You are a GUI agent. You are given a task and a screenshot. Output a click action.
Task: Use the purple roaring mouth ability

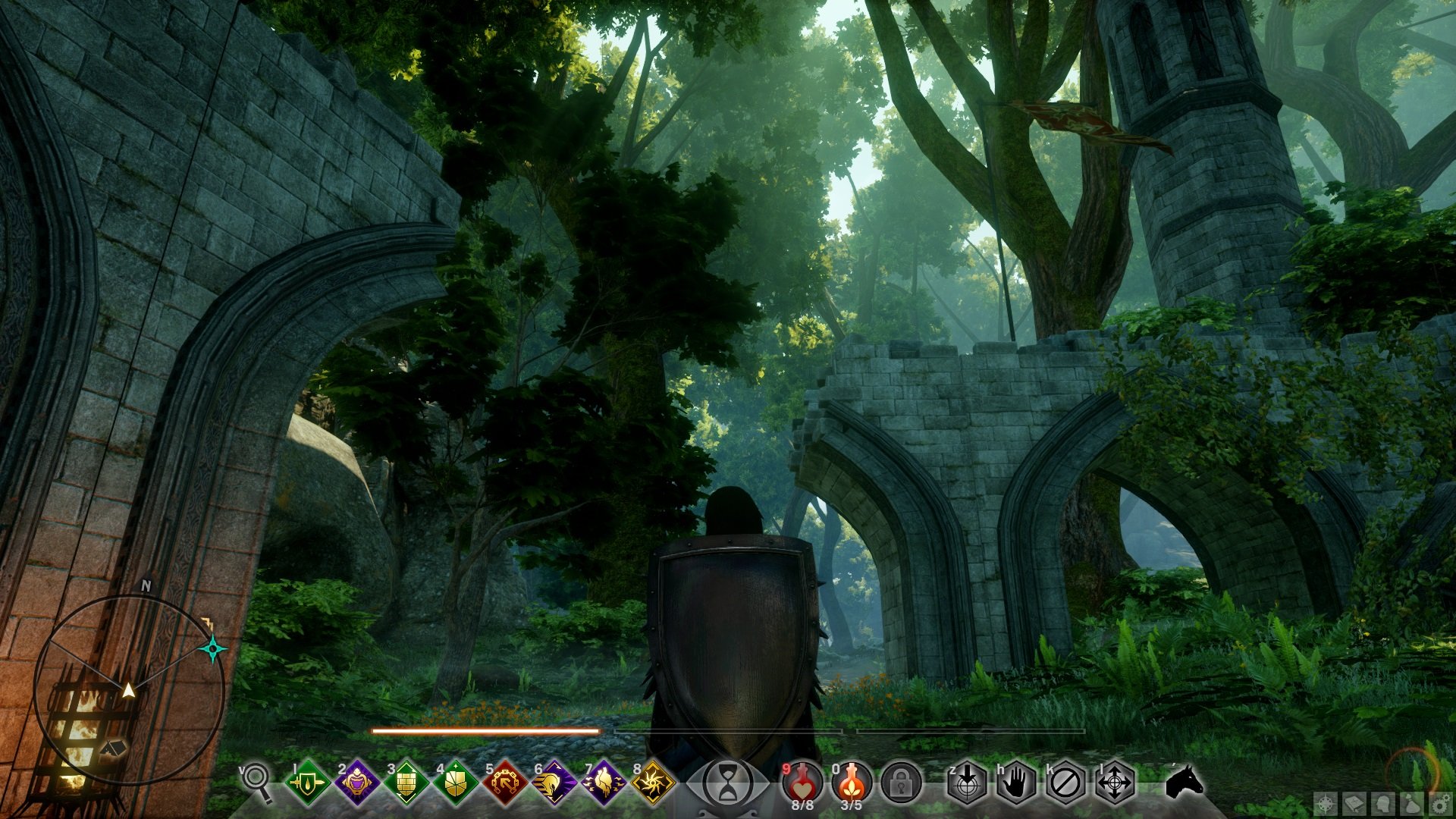click(356, 782)
